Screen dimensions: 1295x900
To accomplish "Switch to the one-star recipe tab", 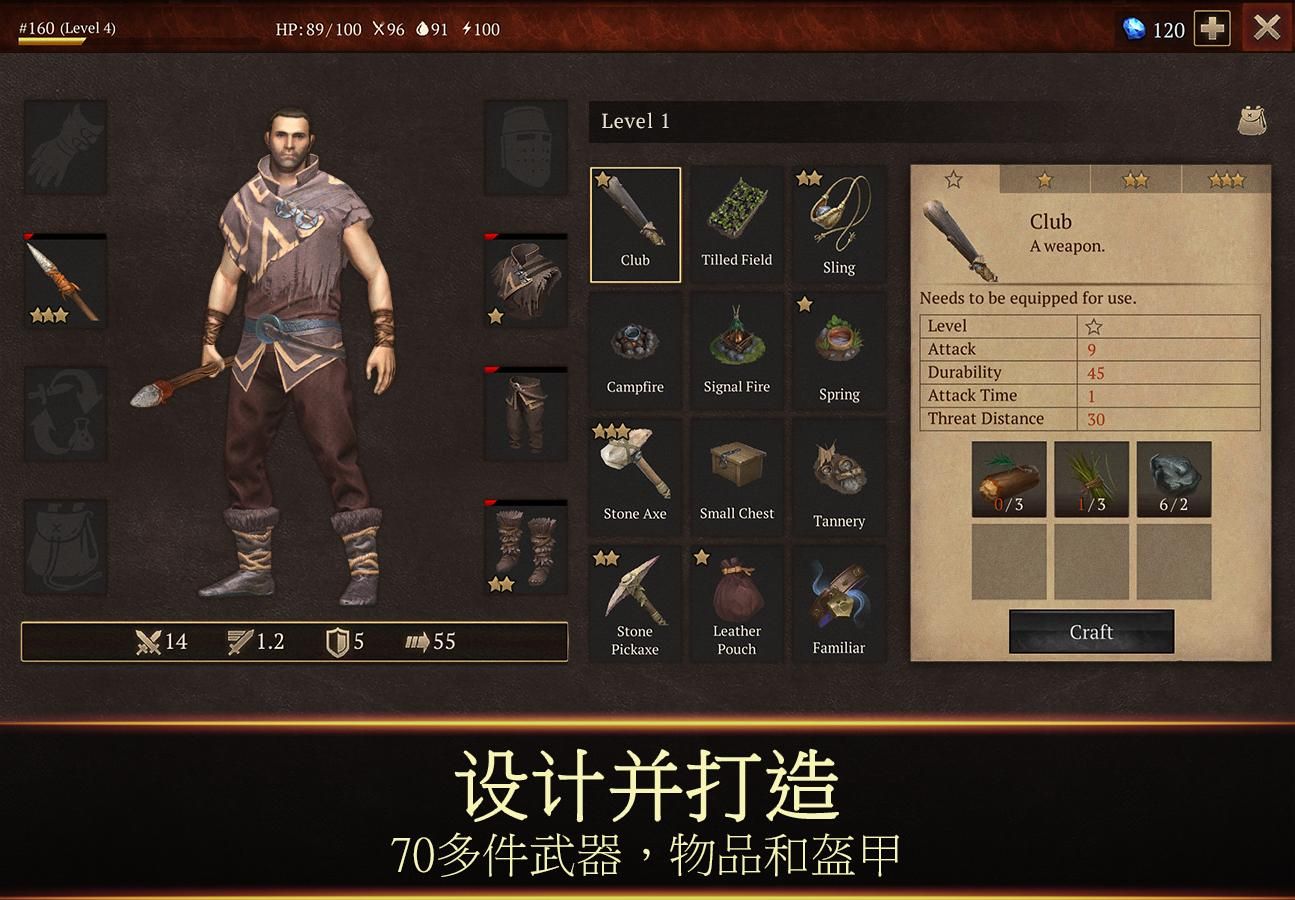I will pyautogui.click(x=1044, y=180).
